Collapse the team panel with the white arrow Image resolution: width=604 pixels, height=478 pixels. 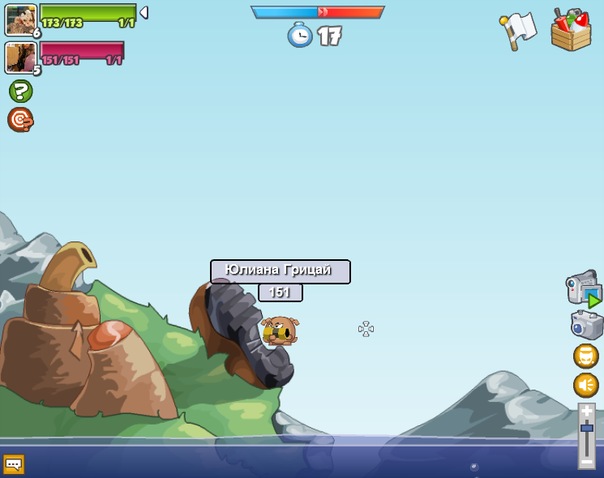144,13
